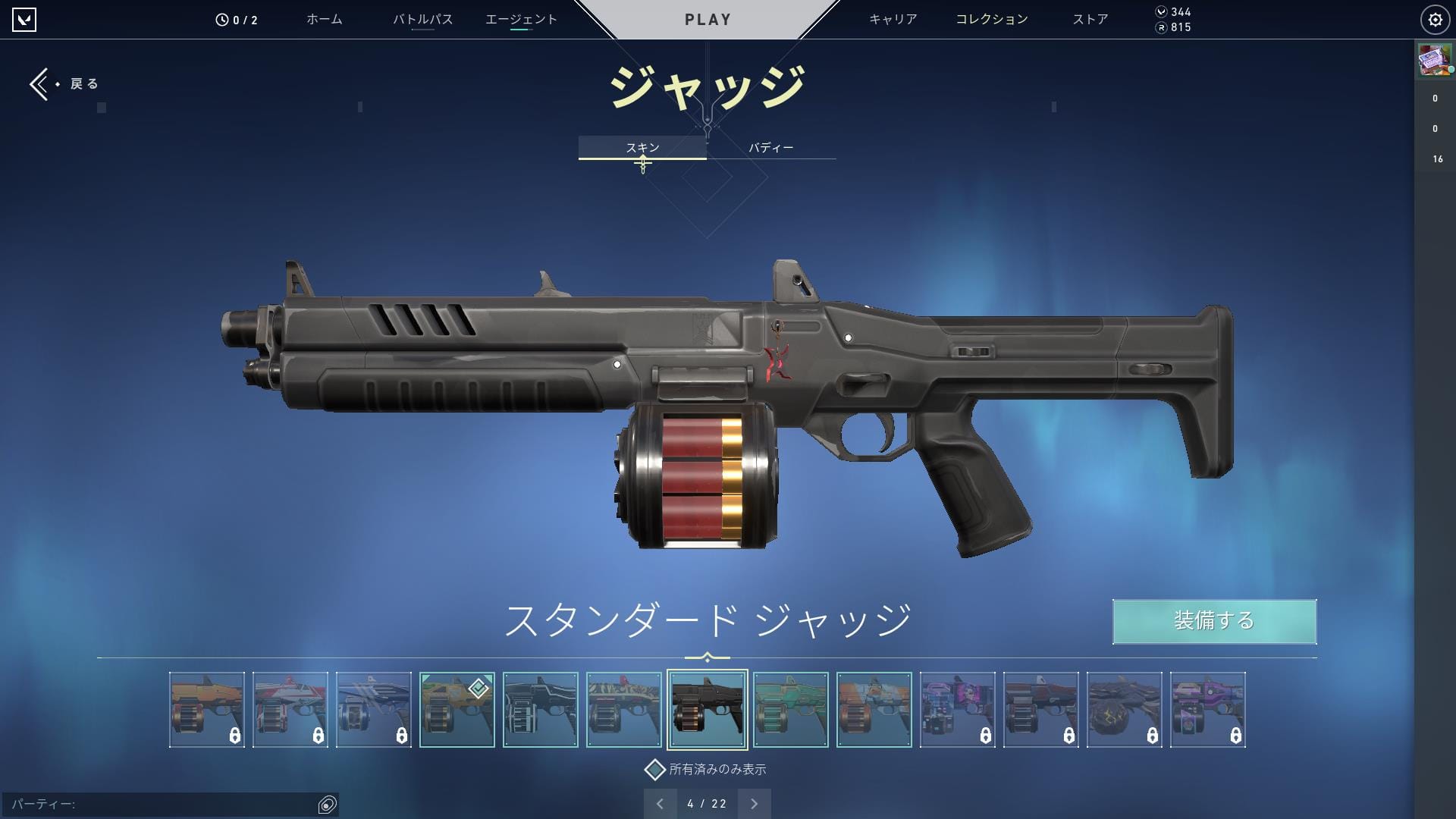
Task: Click the Valorant logo top left
Action: point(25,18)
